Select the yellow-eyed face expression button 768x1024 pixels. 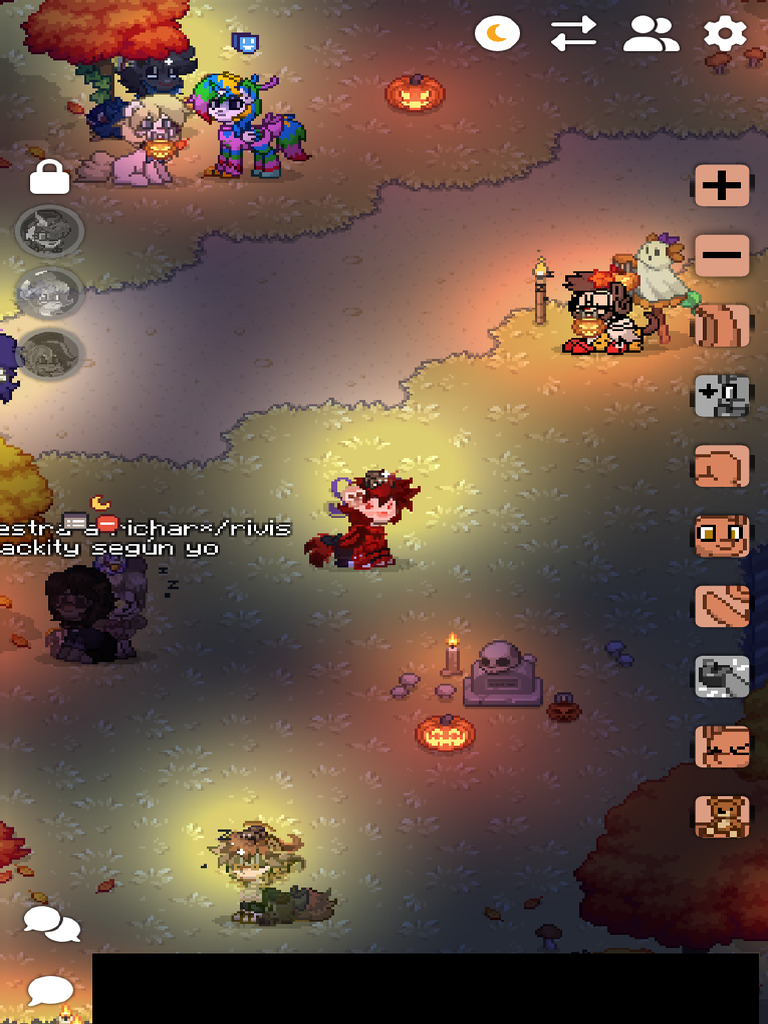(x=722, y=536)
